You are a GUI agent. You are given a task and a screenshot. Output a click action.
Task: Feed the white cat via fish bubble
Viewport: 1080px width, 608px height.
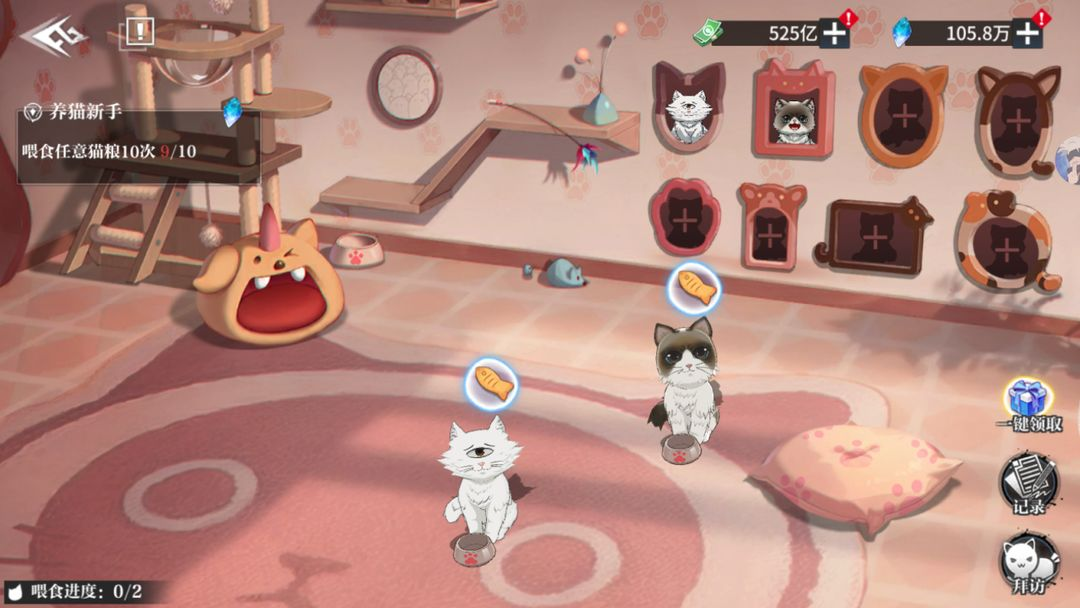pyautogui.click(x=491, y=385)
